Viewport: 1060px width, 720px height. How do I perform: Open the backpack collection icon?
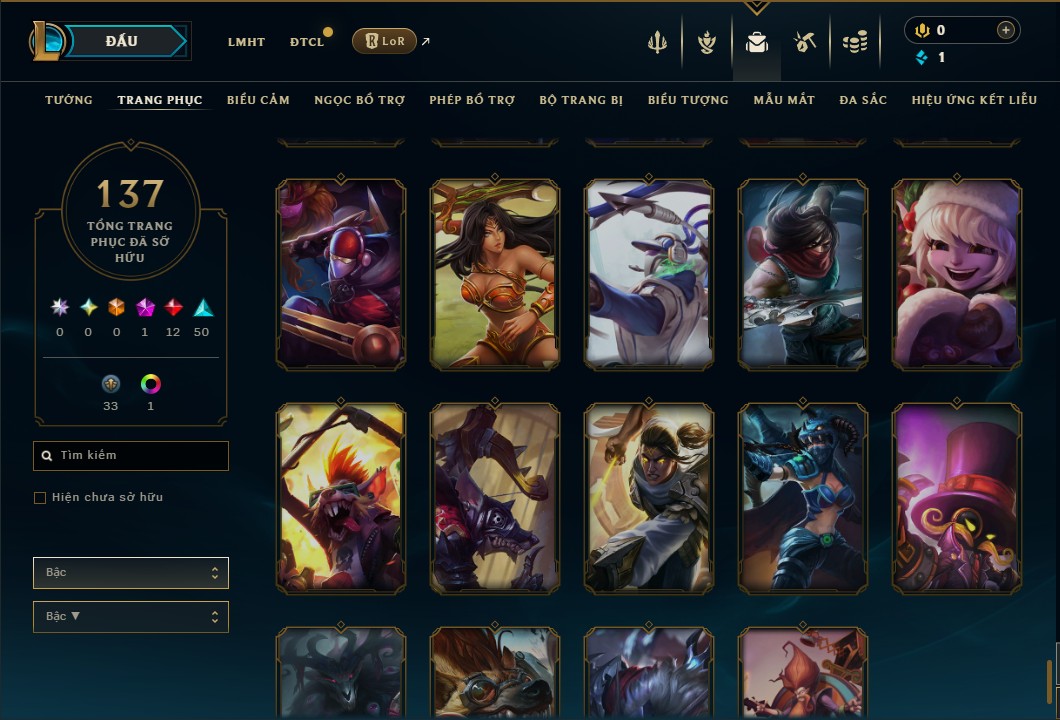pos(757,43)
